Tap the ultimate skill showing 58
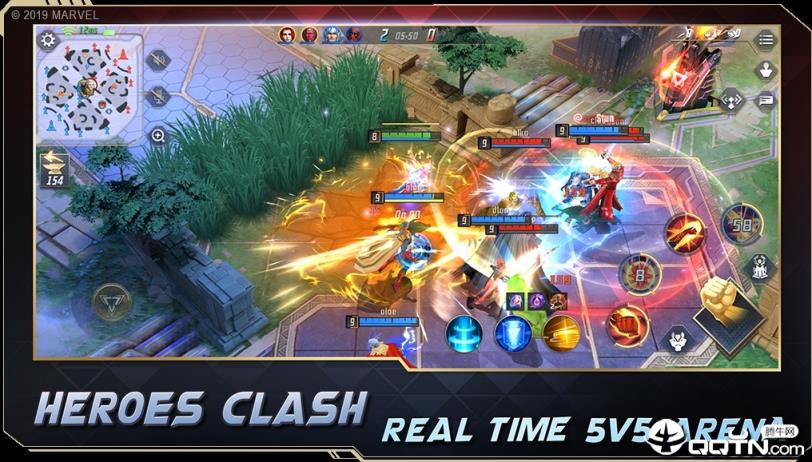 tap(740, 222)
